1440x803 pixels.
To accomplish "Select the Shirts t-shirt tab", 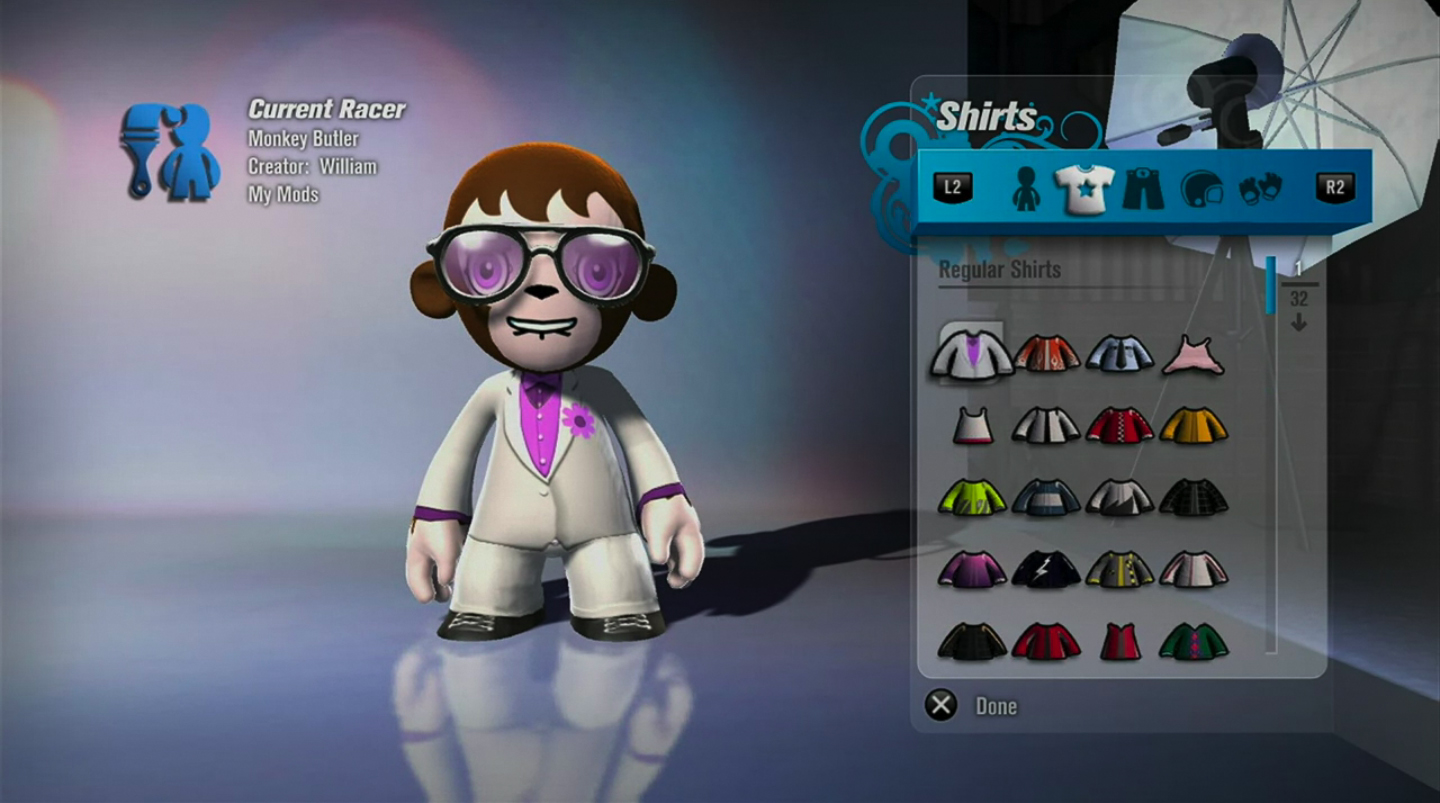I will click(1084, 188).
